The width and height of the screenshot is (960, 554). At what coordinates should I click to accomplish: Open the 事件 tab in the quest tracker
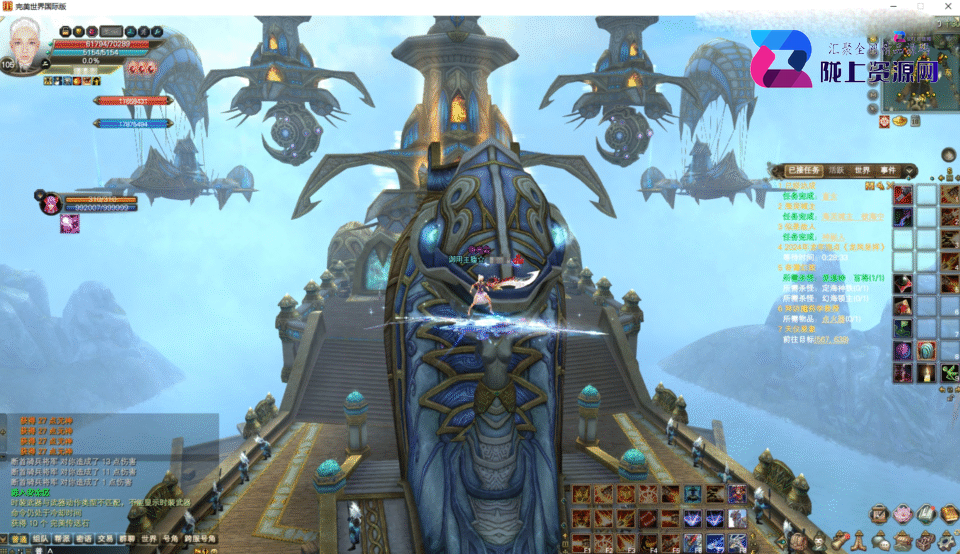coord(887,170)
